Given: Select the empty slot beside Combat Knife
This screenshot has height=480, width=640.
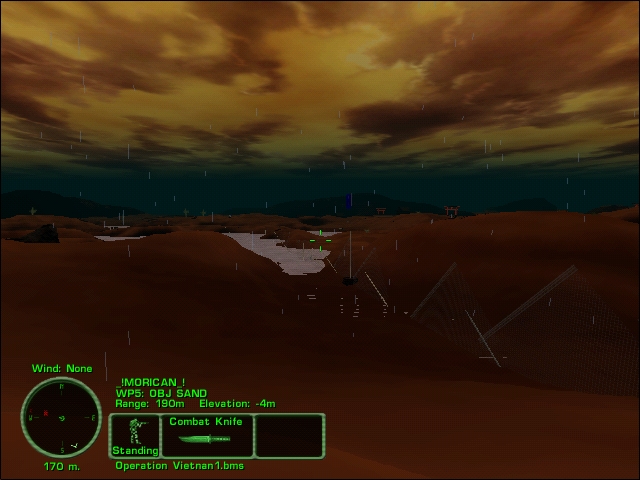Looking at the screenshot, I should pos(289,436).
